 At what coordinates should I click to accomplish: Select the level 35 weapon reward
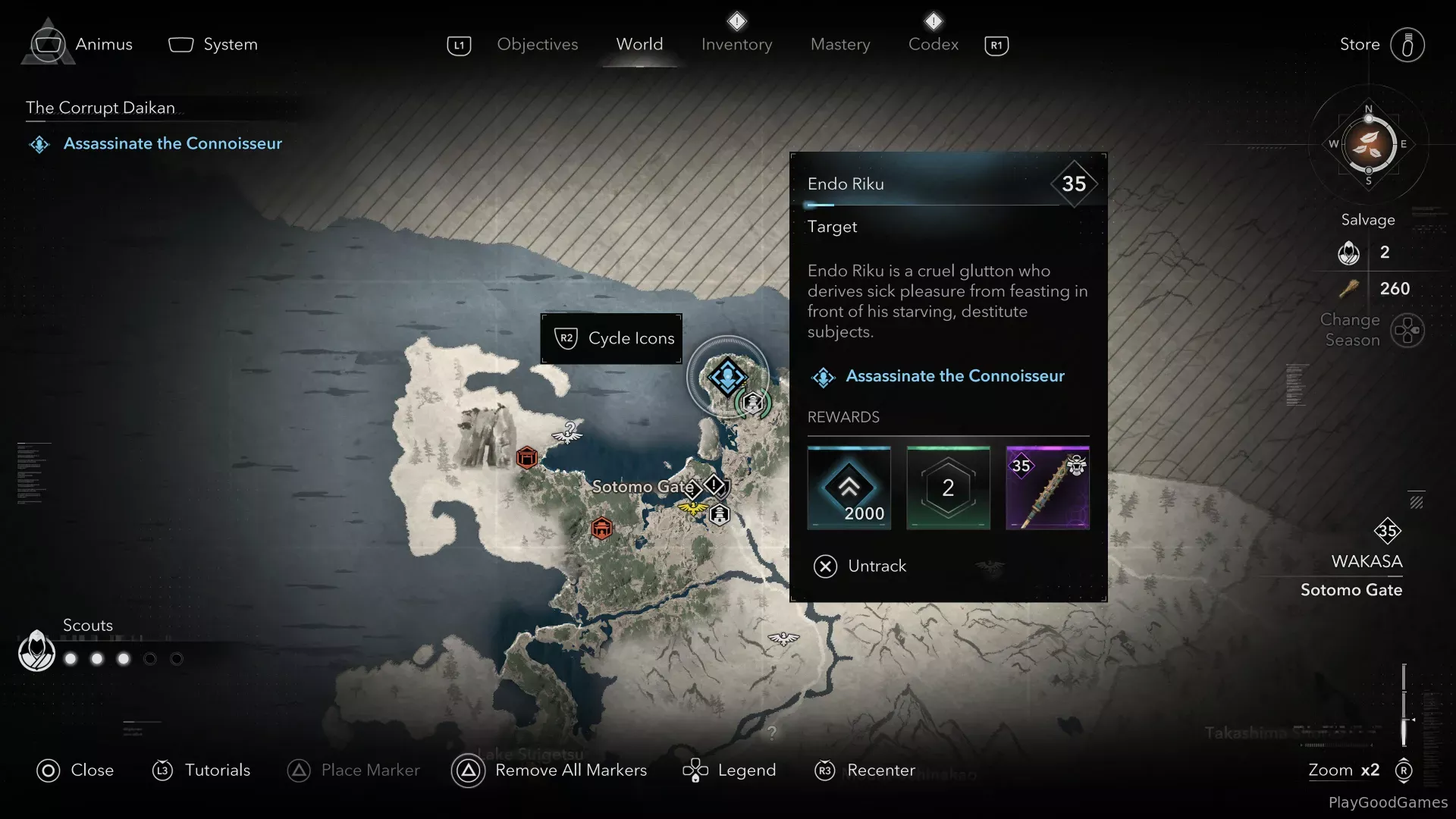1047,488
